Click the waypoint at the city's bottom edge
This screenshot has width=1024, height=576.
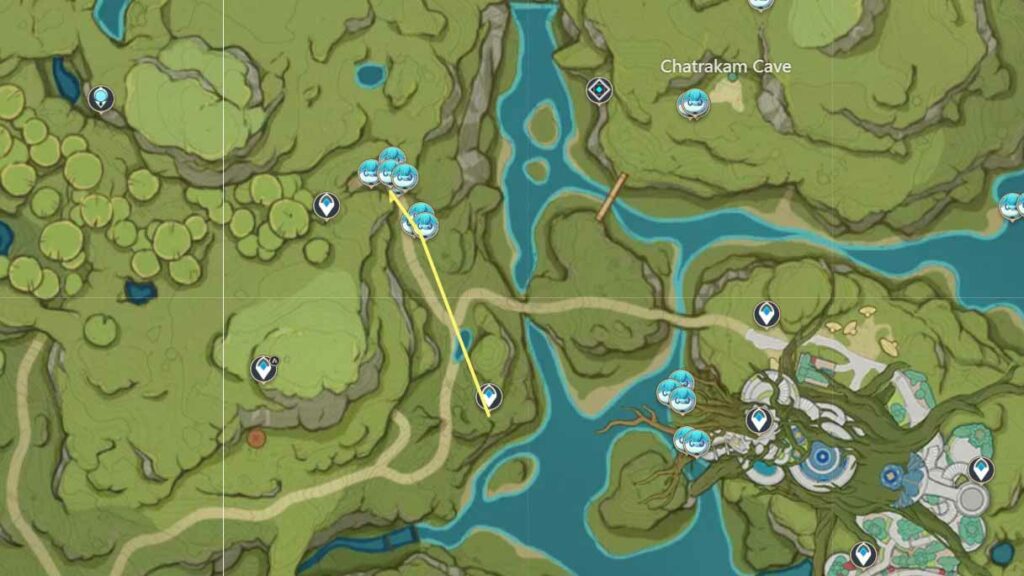tap(862, 553)
